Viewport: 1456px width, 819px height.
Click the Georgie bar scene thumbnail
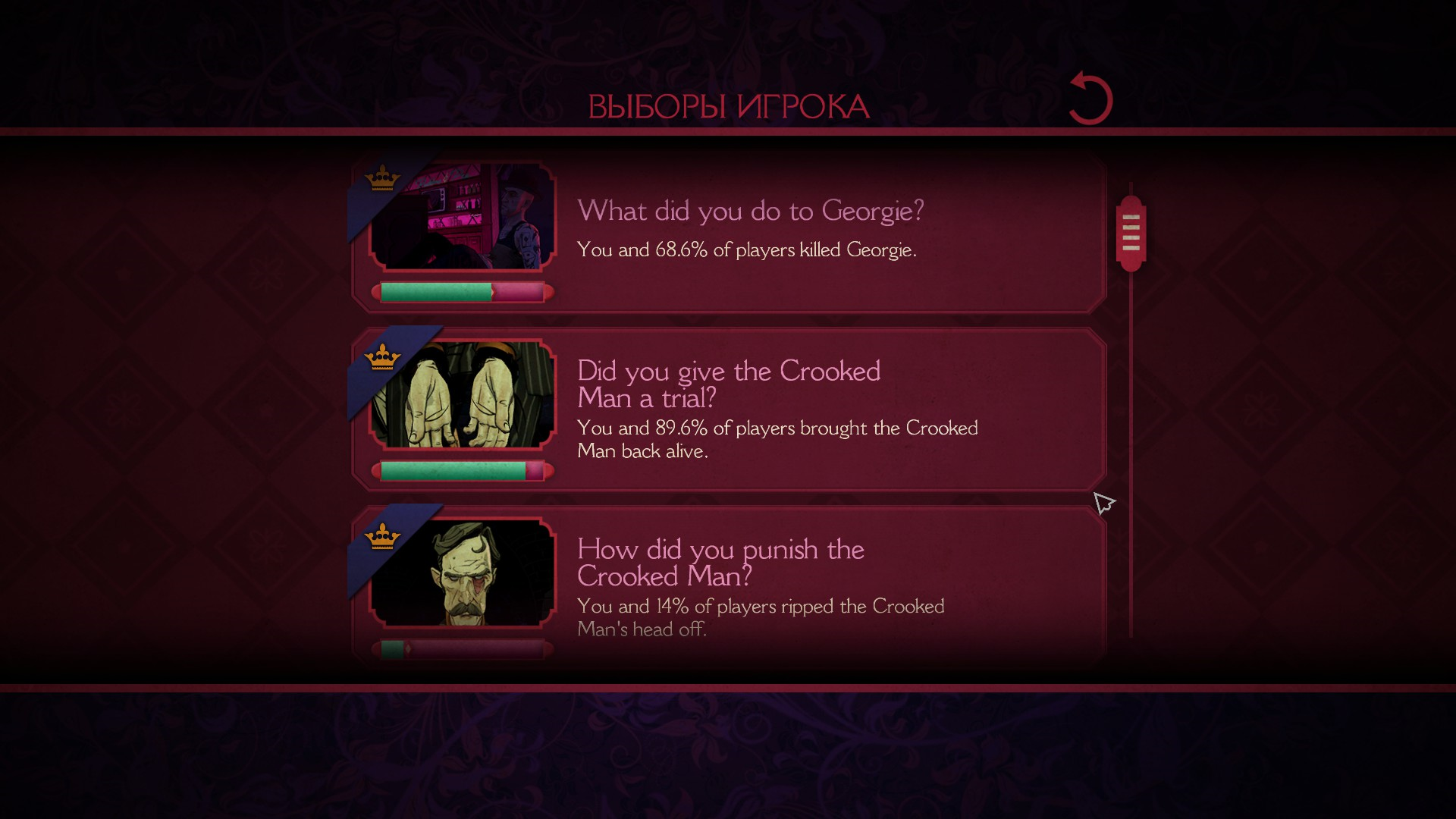point(463,216)
